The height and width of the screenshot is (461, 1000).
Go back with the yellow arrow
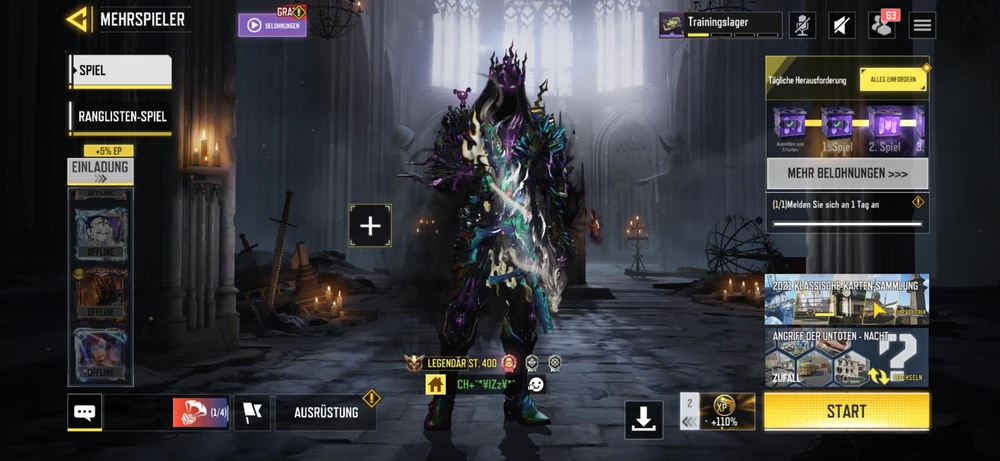(x=78, y=19)
